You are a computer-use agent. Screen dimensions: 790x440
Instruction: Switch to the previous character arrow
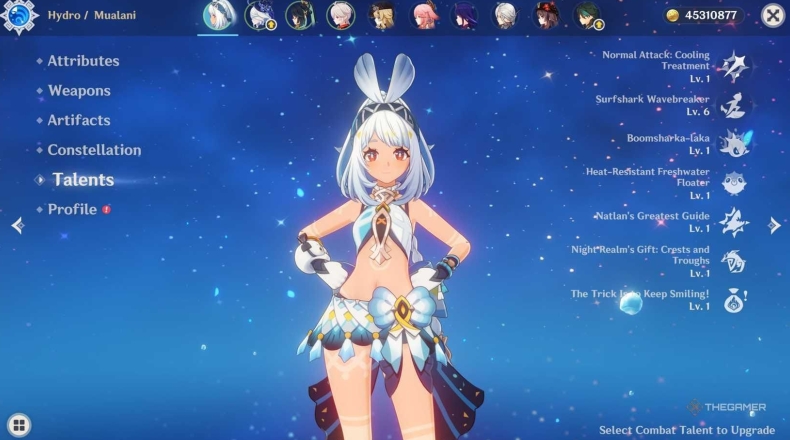(17, 226)
